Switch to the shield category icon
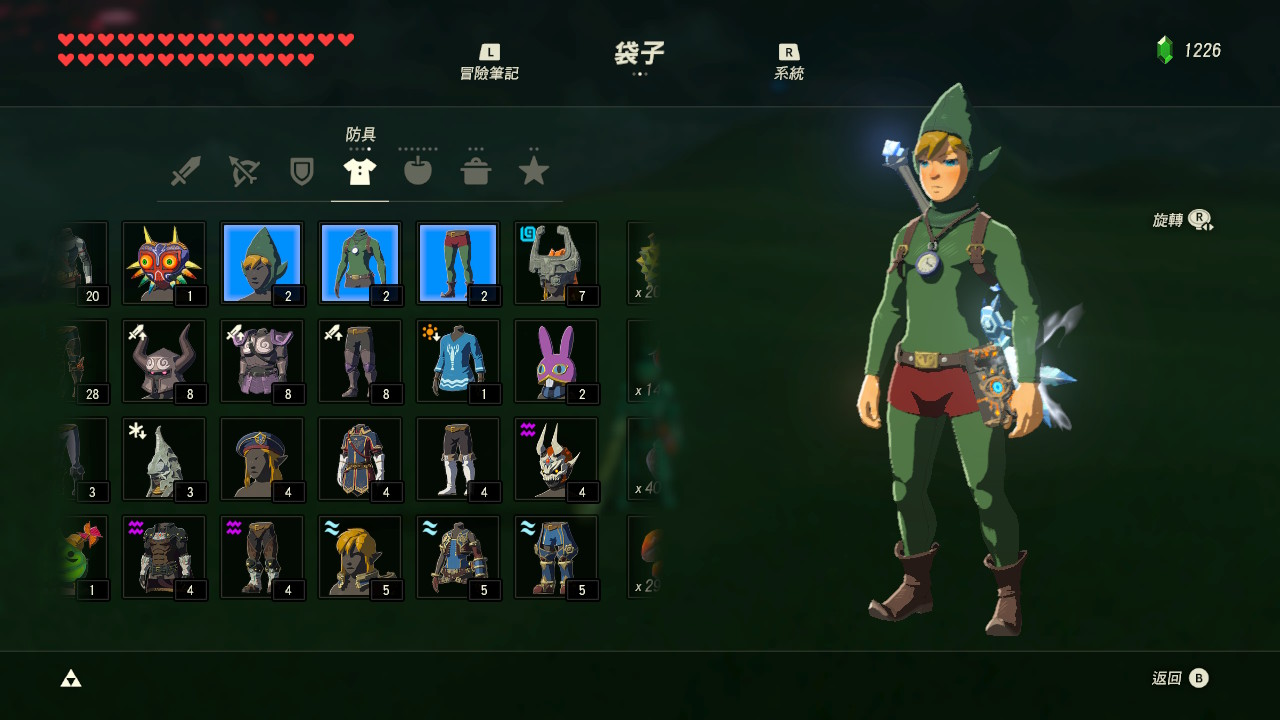This screenshot has width=1280, height=720. [301, 170]
